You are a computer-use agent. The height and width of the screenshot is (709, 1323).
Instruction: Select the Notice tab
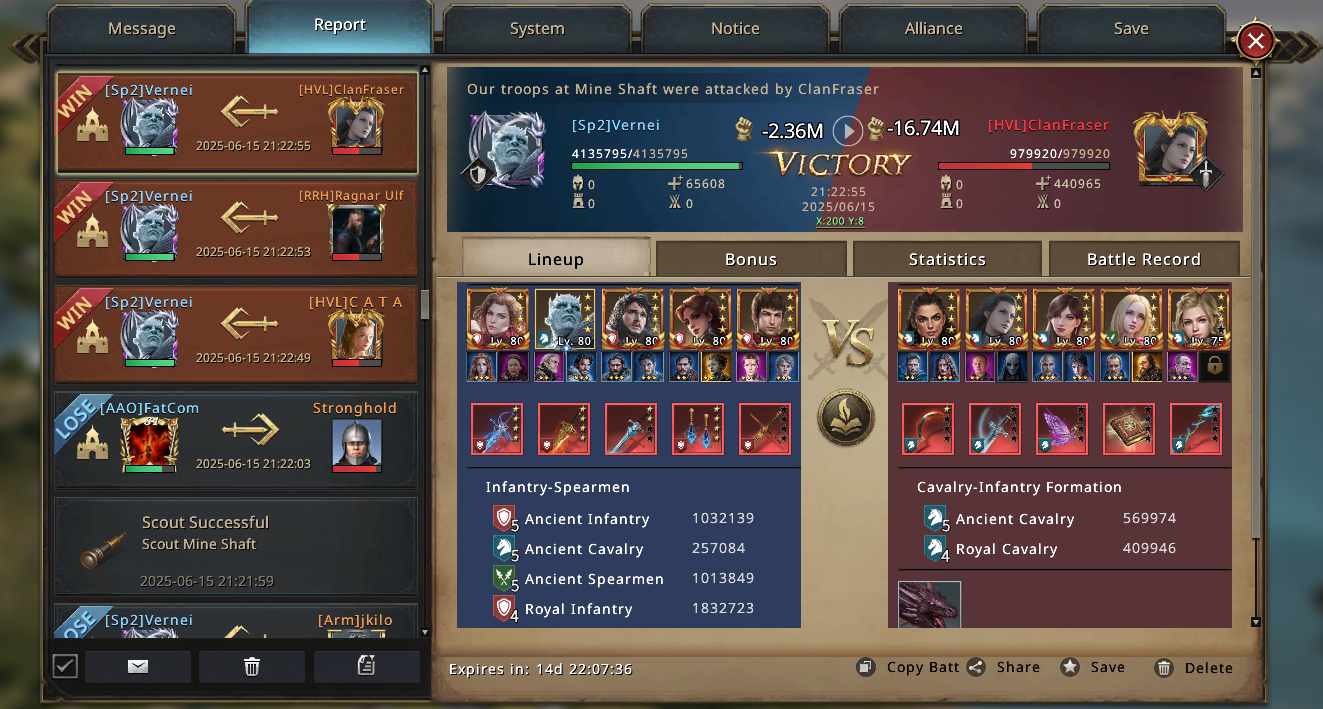(735, 29)
